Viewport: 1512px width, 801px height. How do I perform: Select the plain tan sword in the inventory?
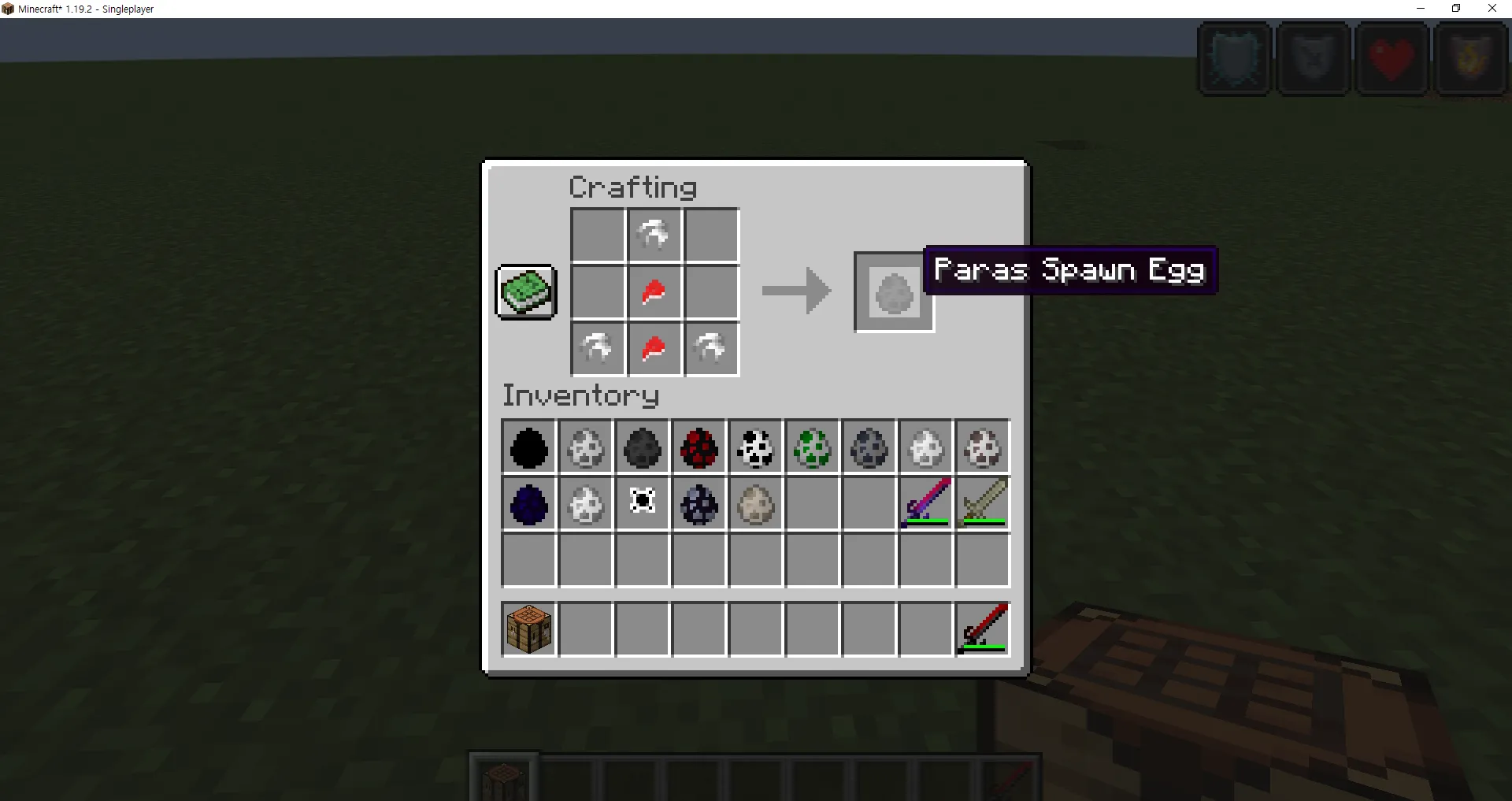point(982,504)
